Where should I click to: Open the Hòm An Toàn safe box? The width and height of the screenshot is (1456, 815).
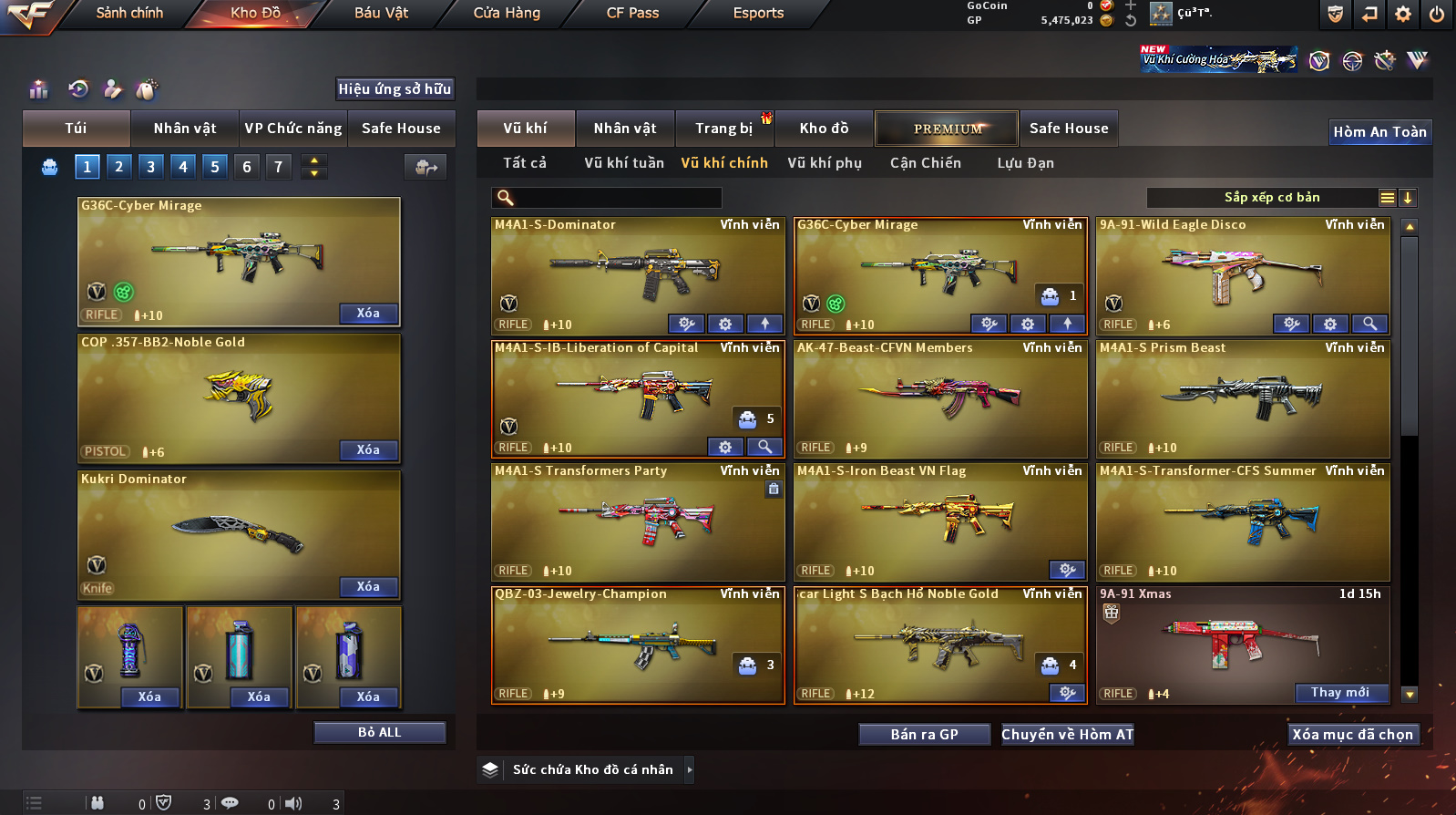tap(1379, 132)
